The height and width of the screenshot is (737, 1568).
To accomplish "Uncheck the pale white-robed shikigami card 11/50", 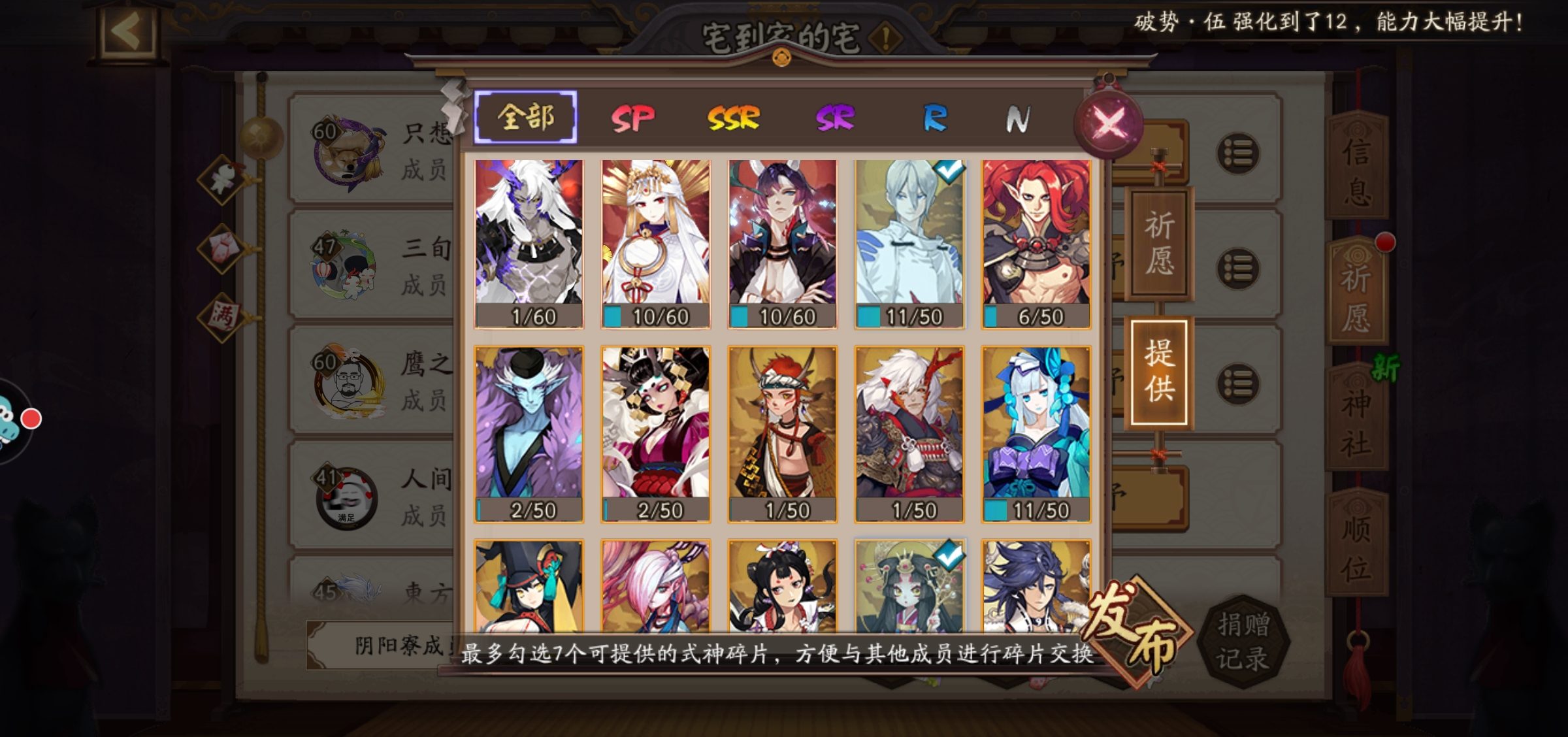I will pos(909,243).
